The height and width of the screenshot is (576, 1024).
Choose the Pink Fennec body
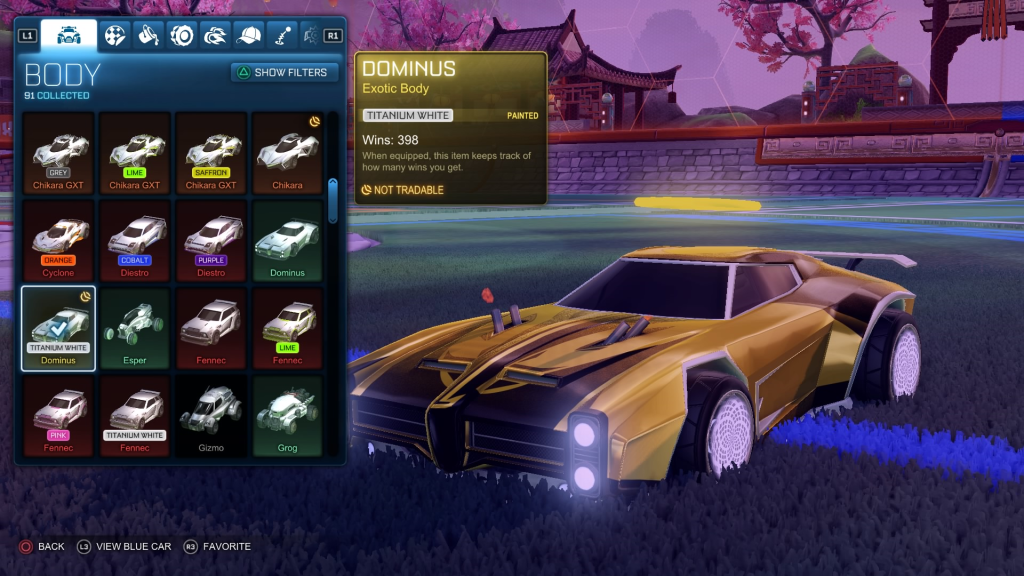pyautogui.click(x=58, y=415)
